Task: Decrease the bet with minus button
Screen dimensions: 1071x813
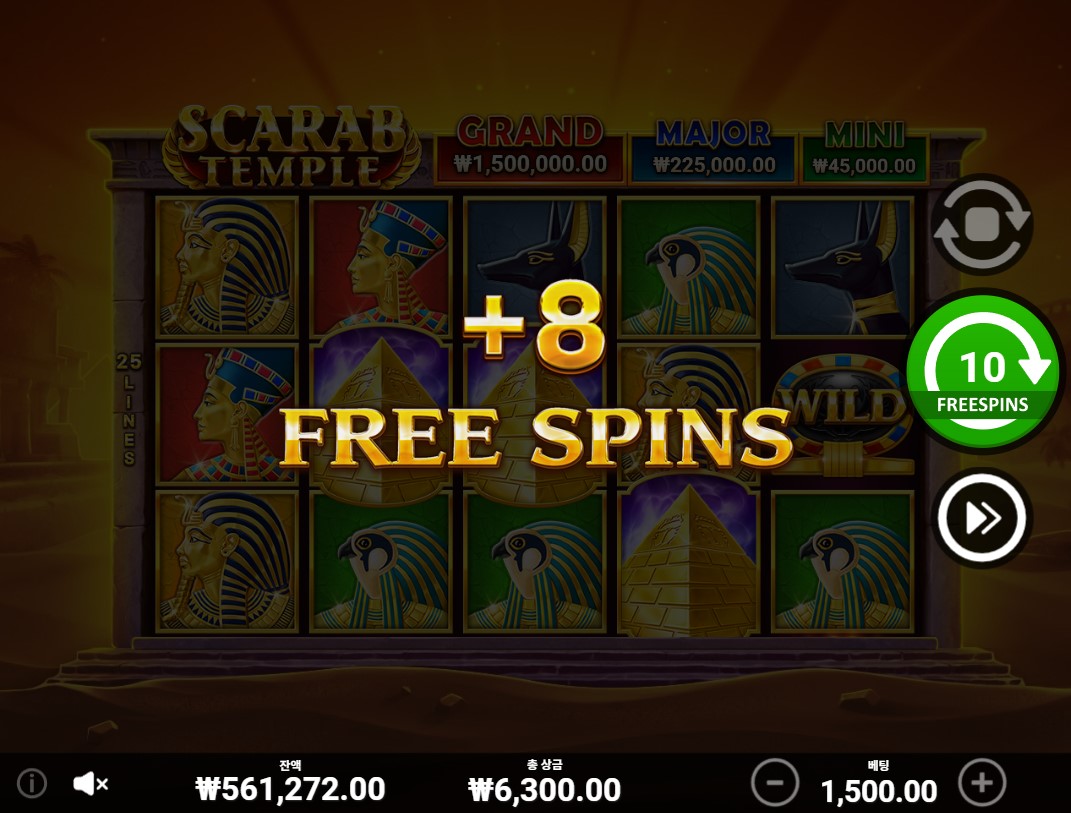Action: (x=775, y=782)
